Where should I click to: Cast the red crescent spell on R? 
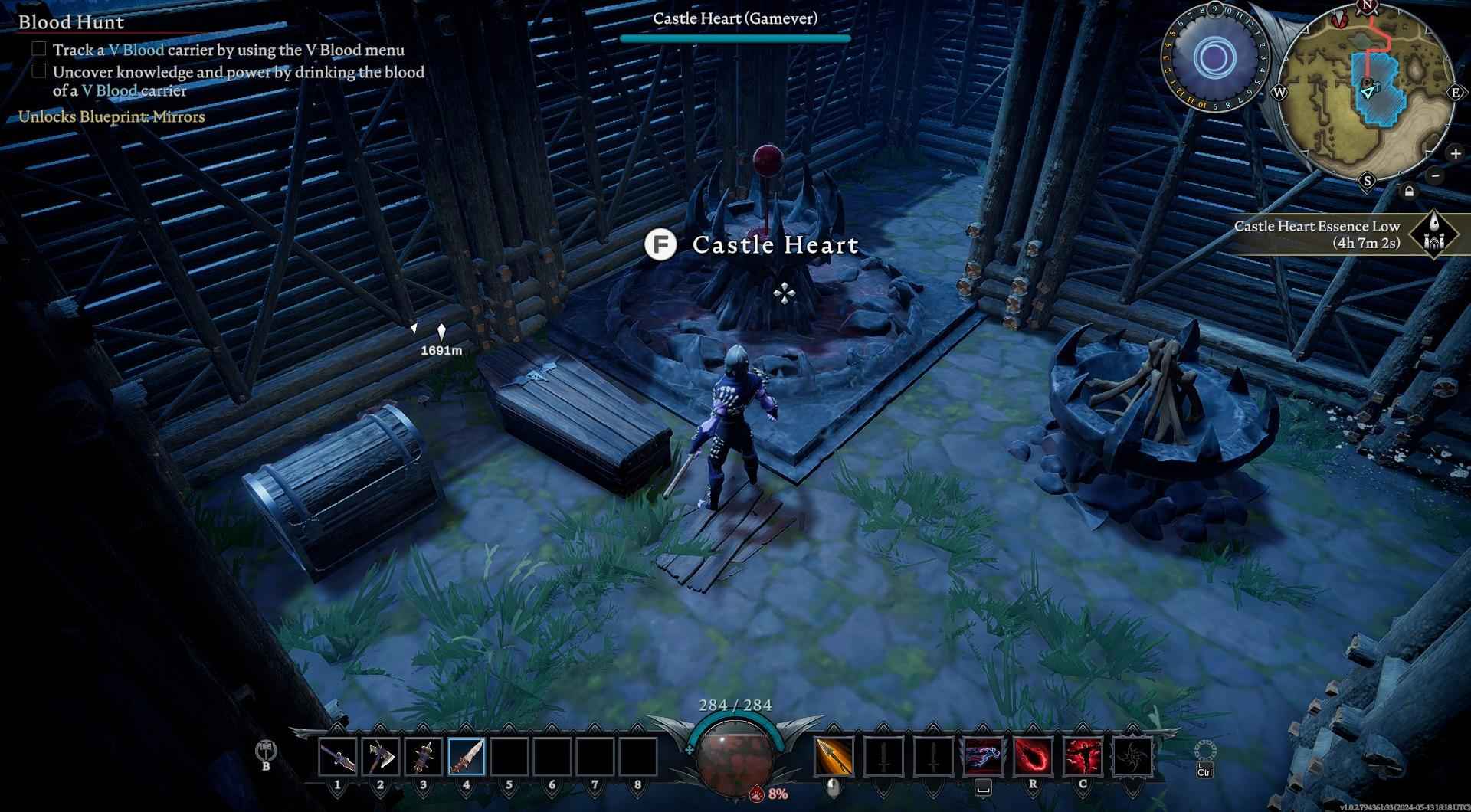(x=1033, y=756)
